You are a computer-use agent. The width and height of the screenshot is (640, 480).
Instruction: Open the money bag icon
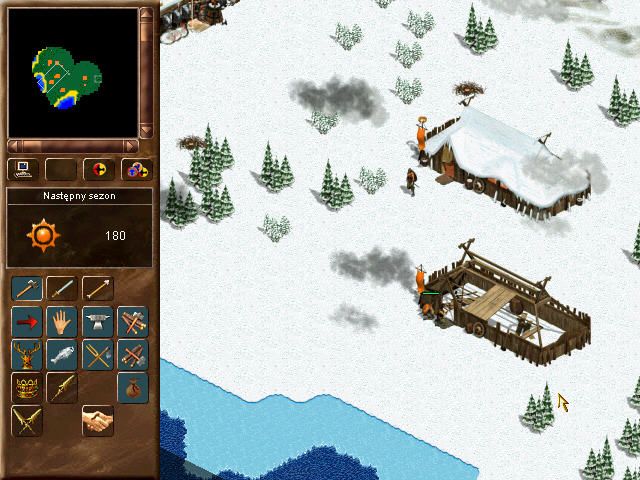tap(132, 388)
